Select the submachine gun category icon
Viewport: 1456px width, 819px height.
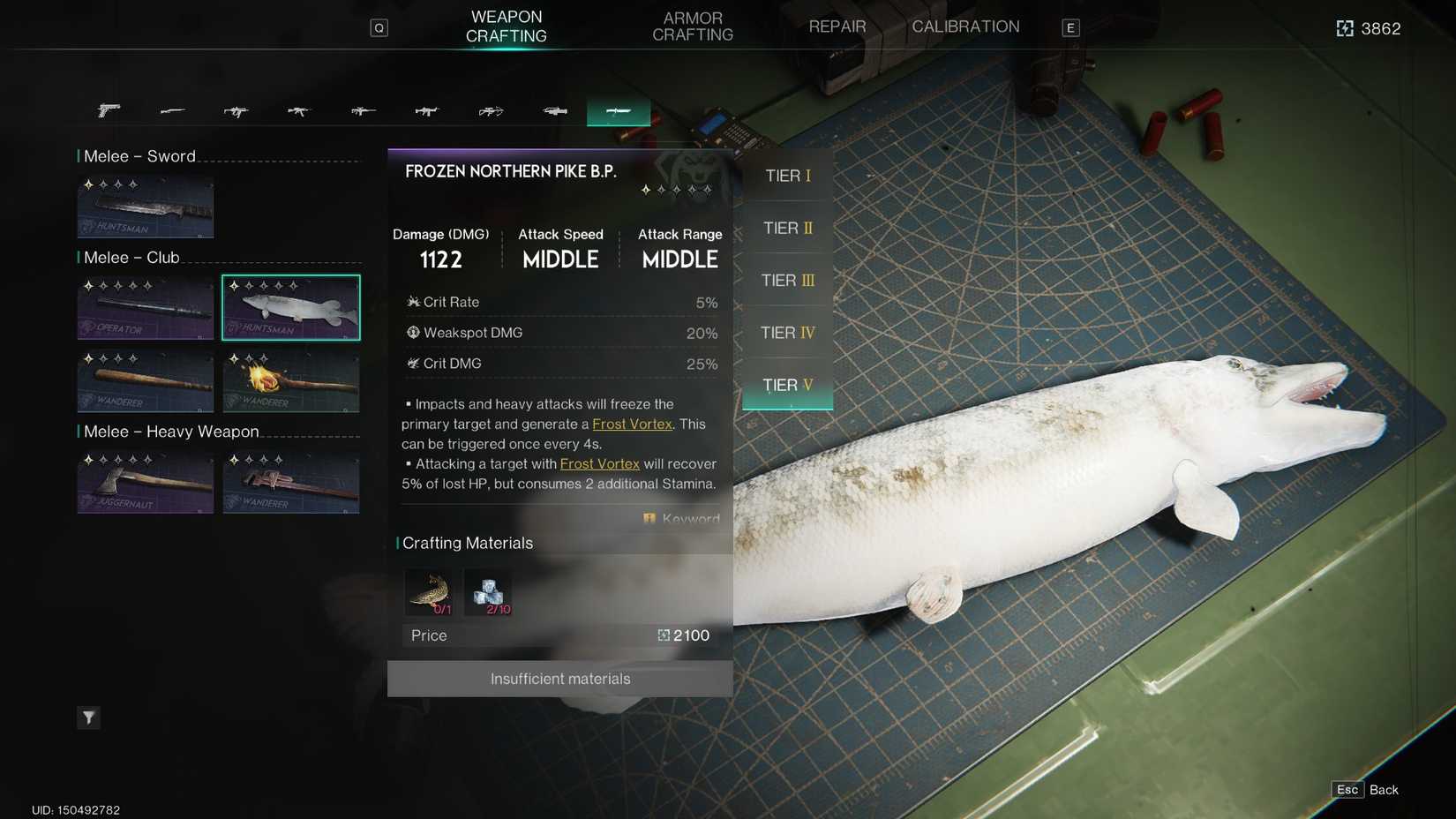[x=236, y=111]
